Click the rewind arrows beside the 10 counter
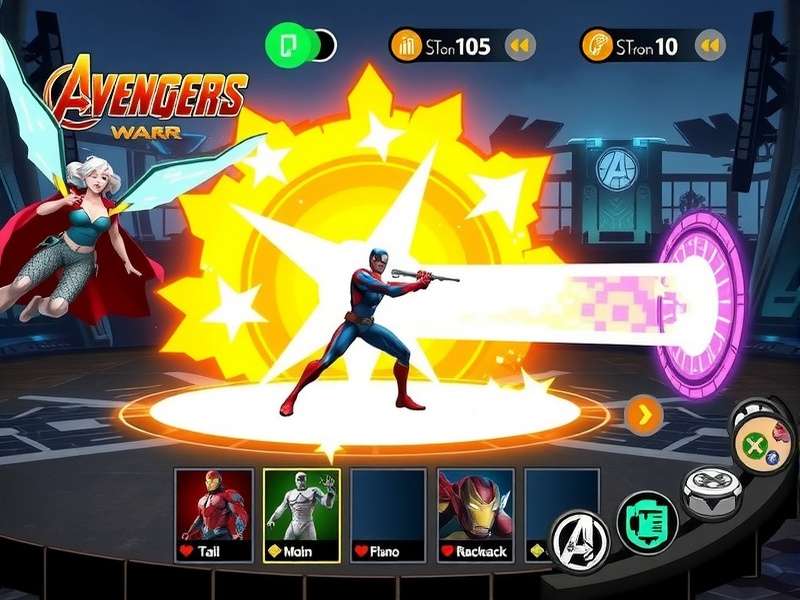The width and height of the screenshot is (800, 600). (x=710, y=45)
